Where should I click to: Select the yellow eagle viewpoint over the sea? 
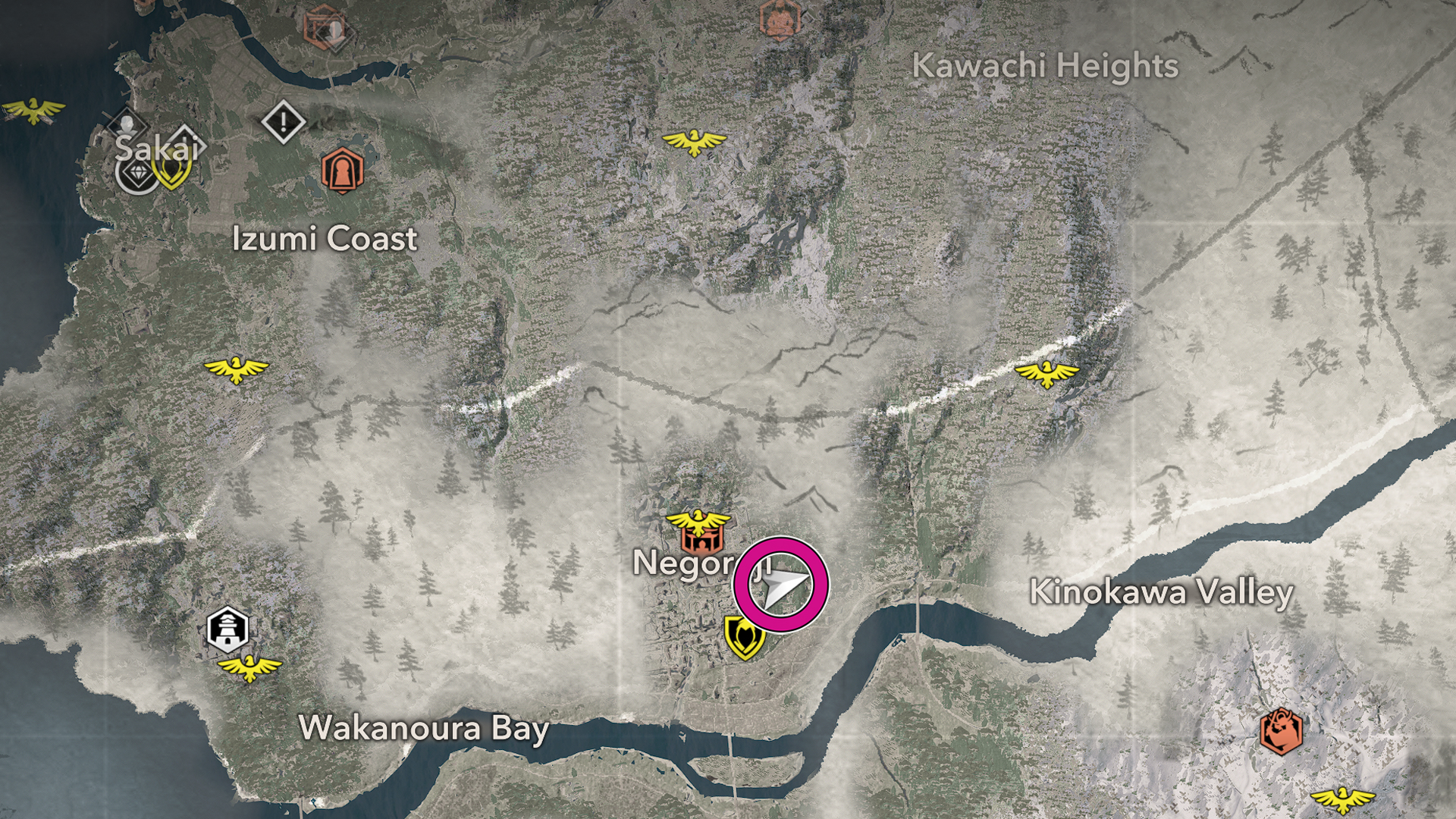coord(34,111)
